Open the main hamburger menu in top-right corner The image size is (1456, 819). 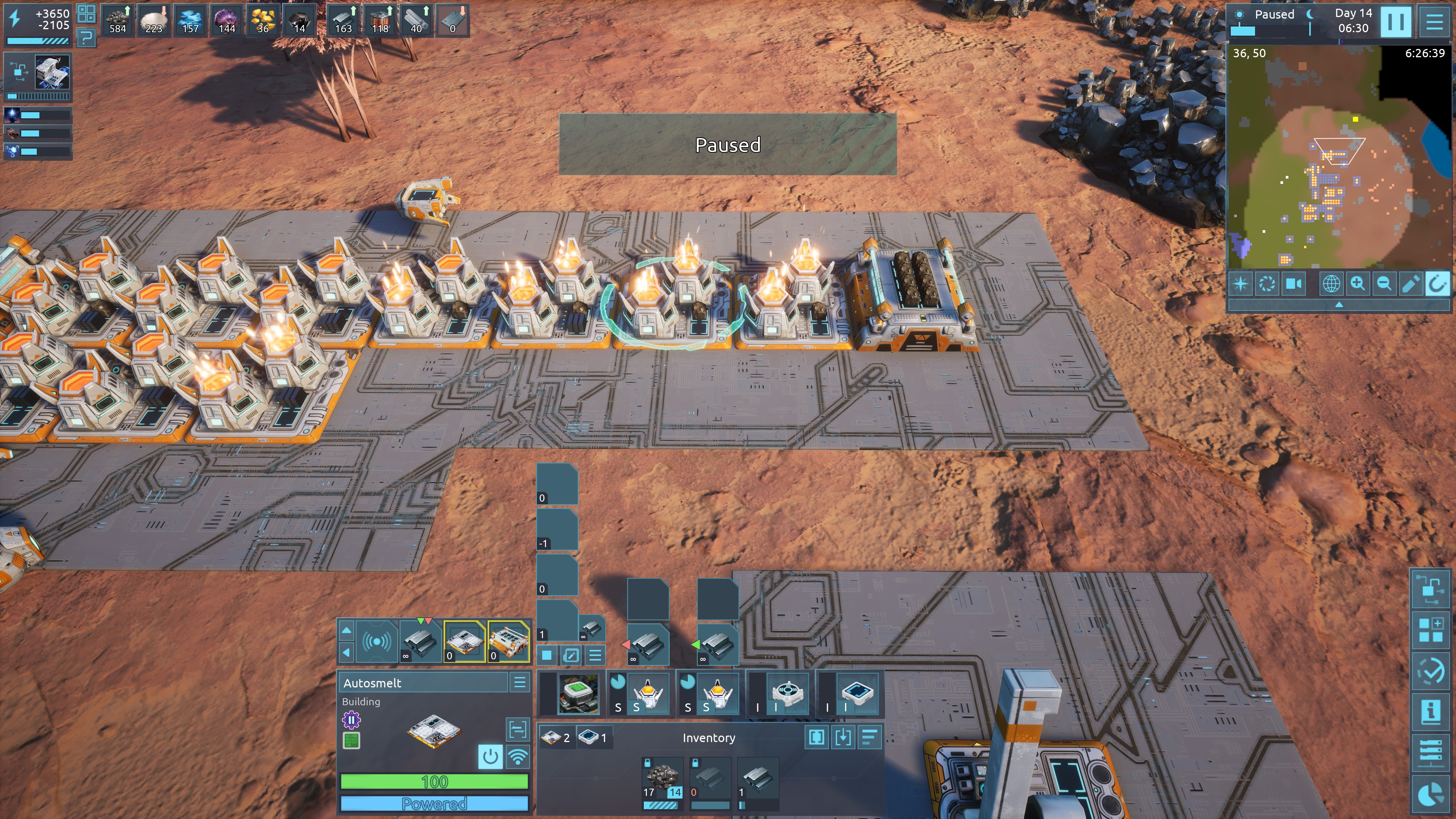click(x=1434, y=22)
